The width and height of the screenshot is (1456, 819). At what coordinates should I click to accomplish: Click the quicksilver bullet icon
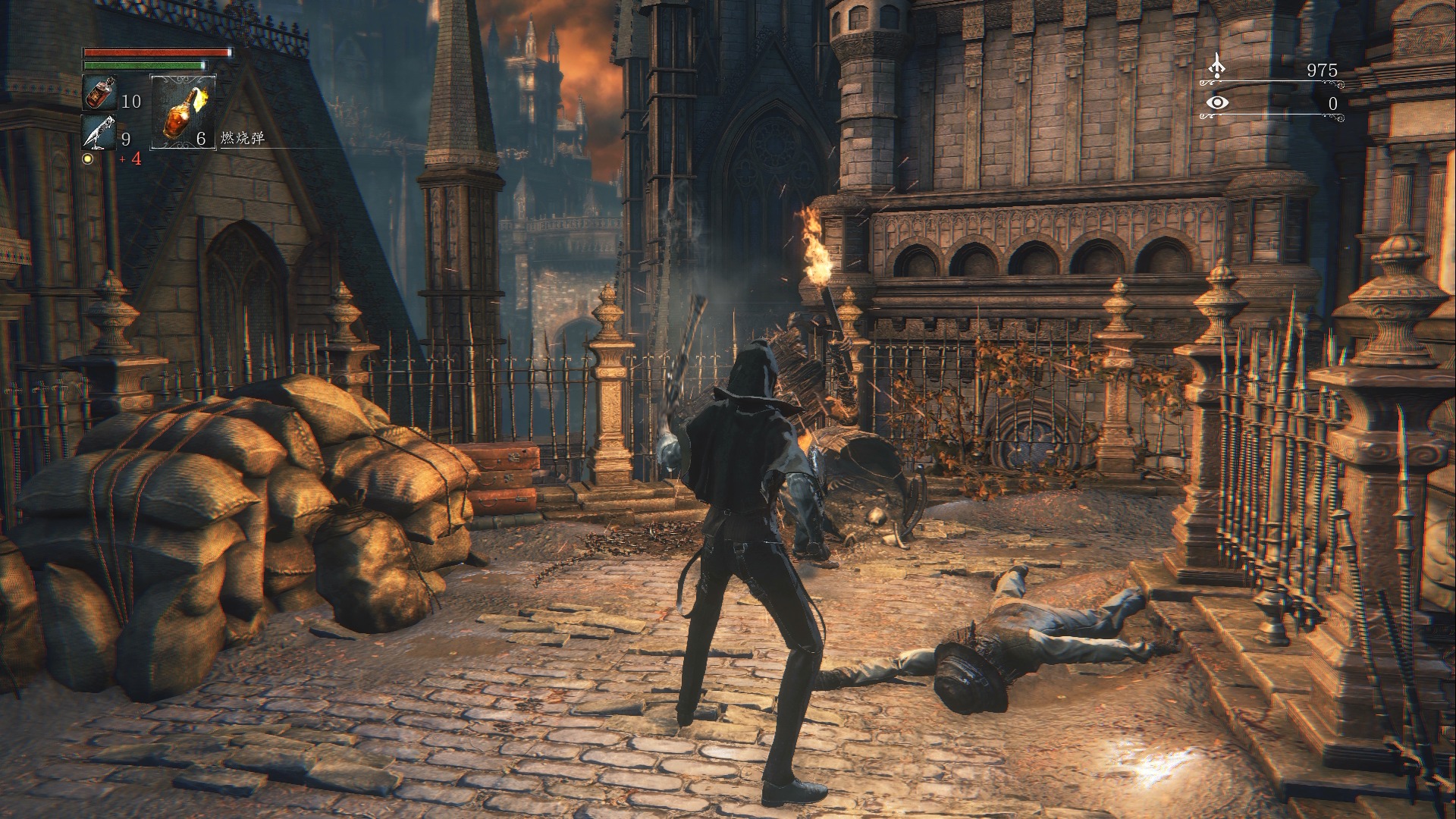pos(99,133)
